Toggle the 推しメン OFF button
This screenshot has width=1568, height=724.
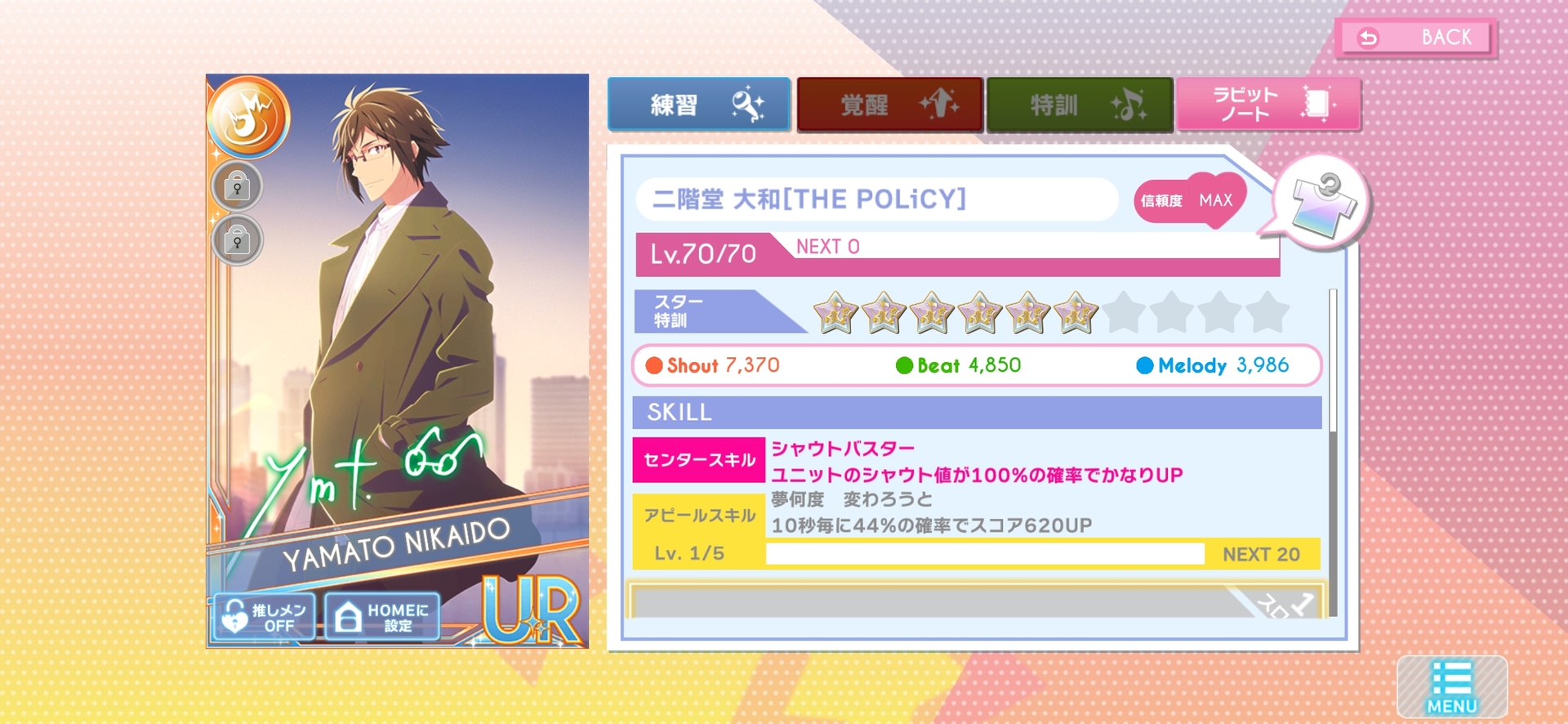pyautogui.click(x=264, y=617)
